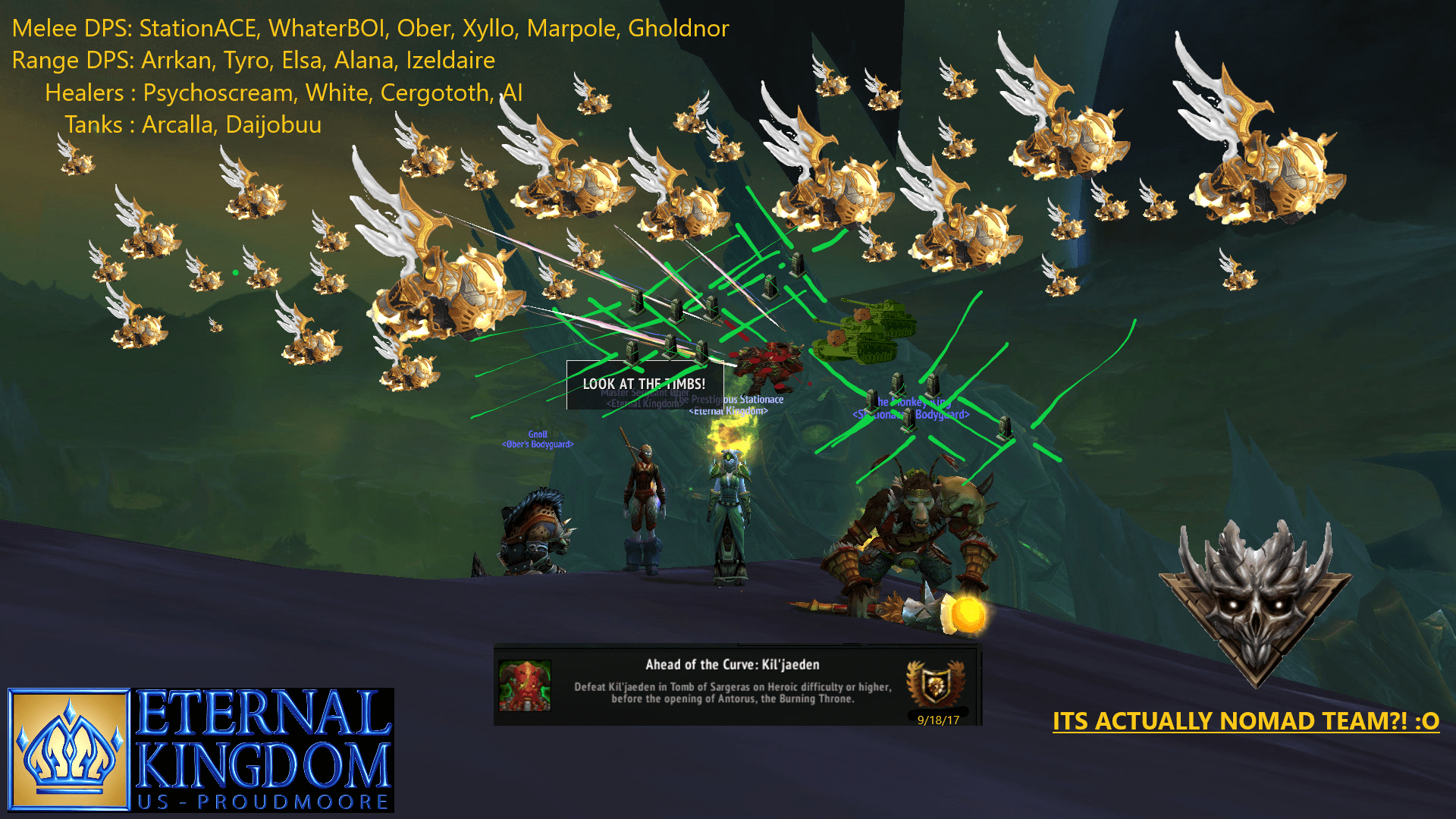Viewport: 1456px width, 819px height.
Task: Expand the Healers roster list
Action: pos(284,93)
